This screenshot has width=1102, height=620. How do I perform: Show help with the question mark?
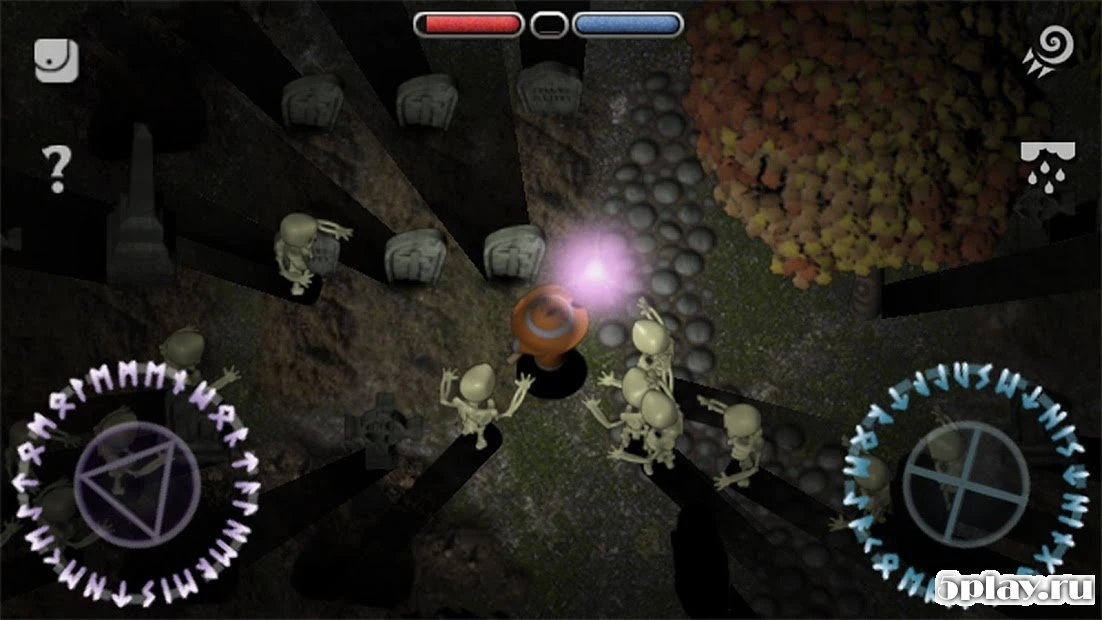point(56,169)
